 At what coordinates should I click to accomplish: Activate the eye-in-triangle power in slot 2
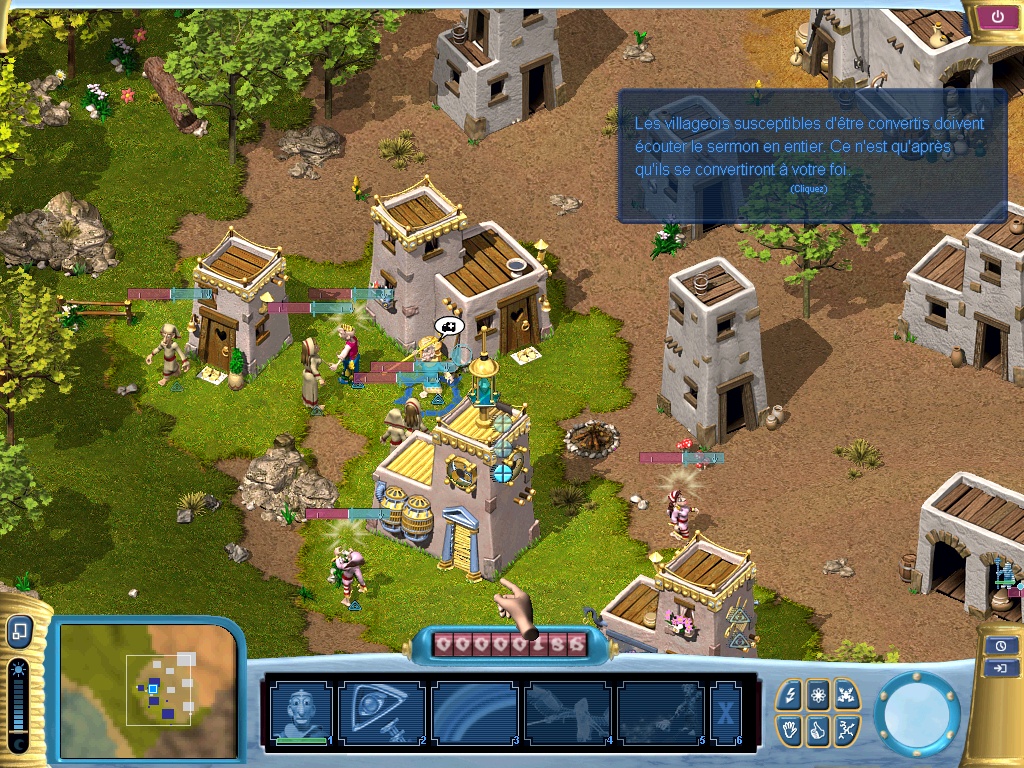[x=382, y=712]
